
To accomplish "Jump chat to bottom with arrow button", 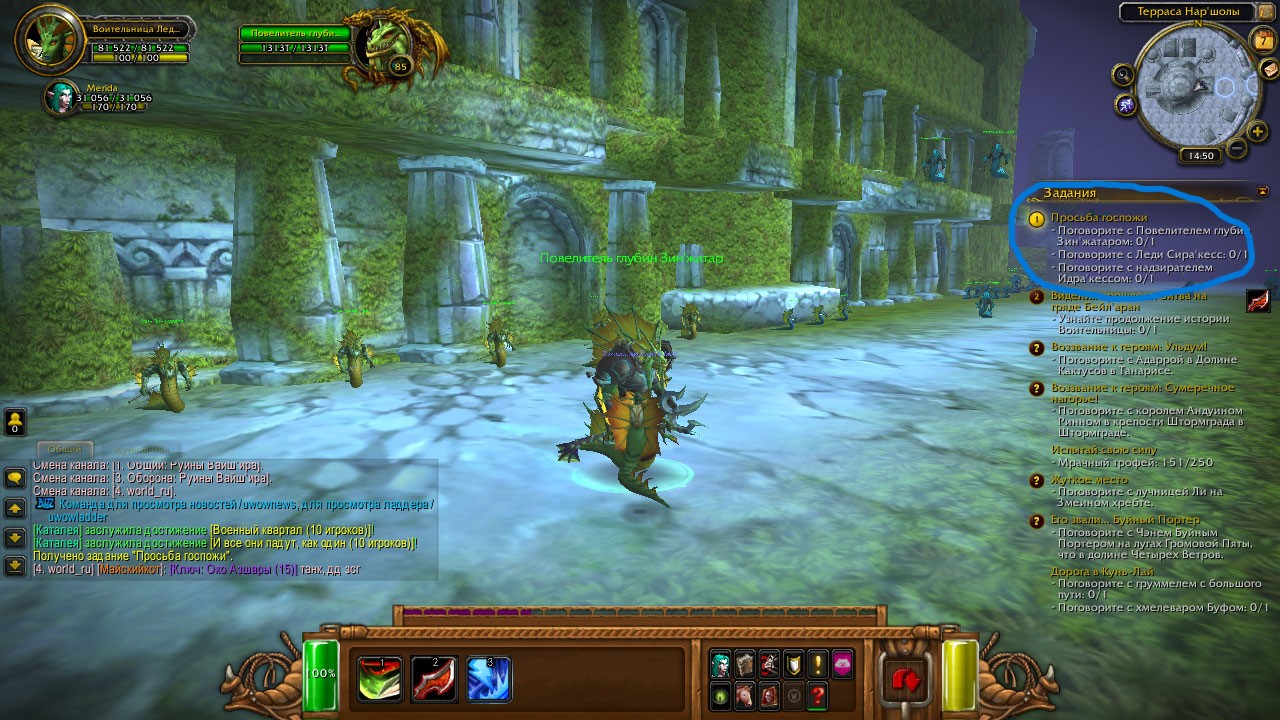I will click(15, 566).
